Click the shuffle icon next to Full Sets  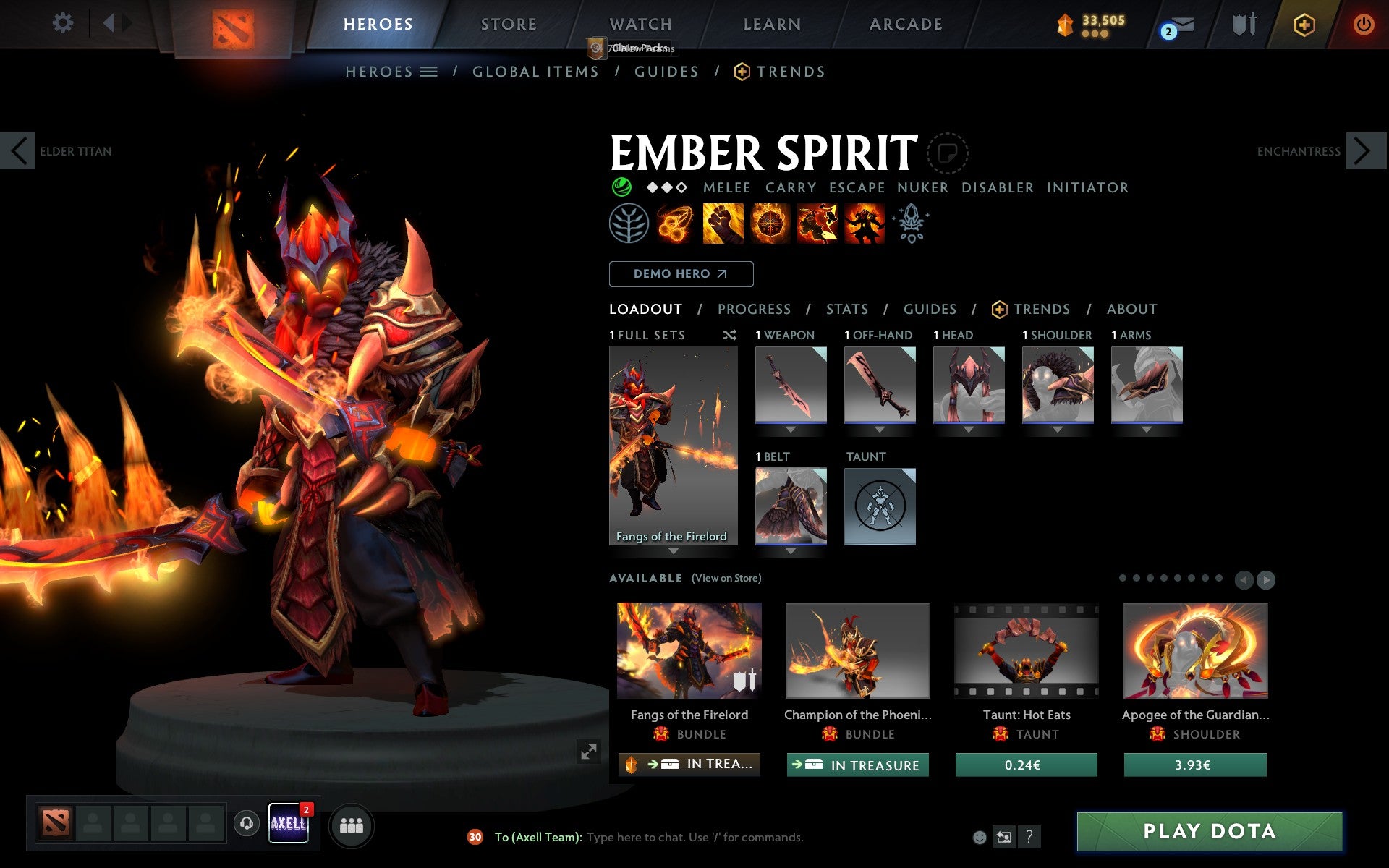click(729, 335)
